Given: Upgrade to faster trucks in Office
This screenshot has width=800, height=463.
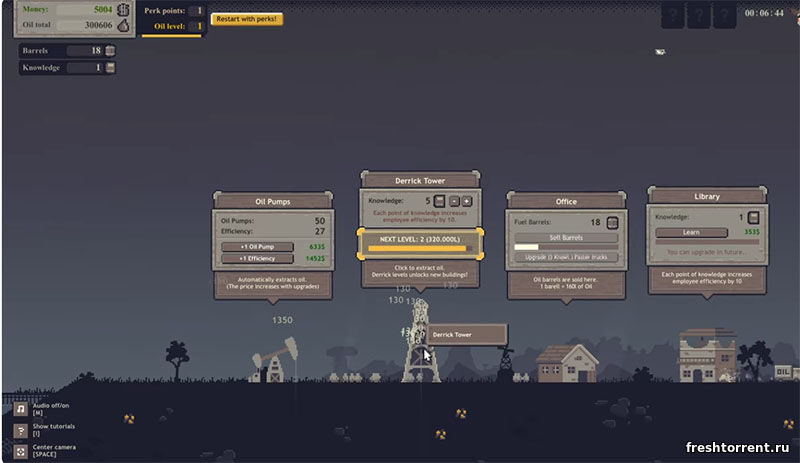Looking at the screenshot, I should click(566, 257).
